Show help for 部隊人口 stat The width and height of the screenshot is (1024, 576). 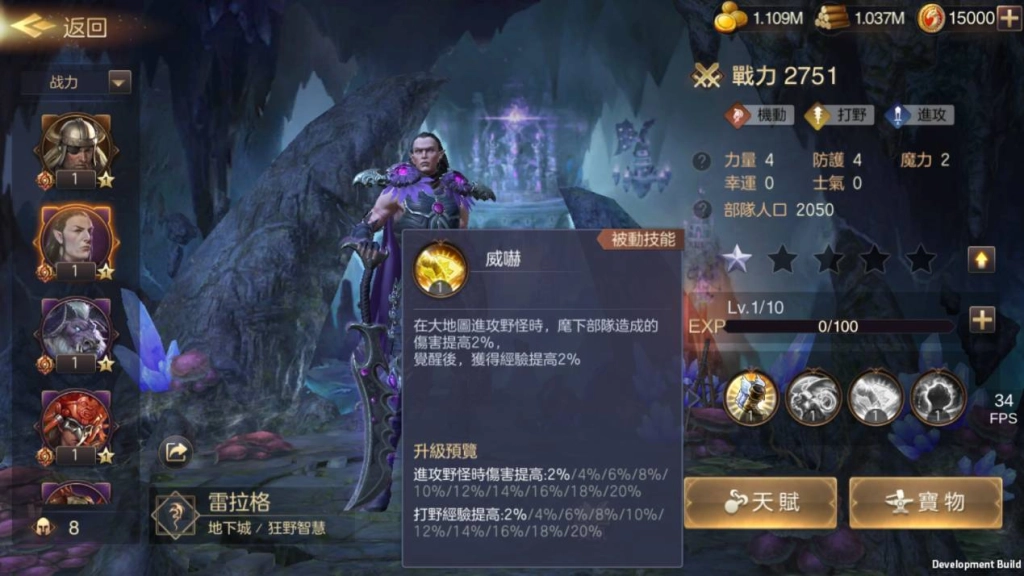coord(703,210)
